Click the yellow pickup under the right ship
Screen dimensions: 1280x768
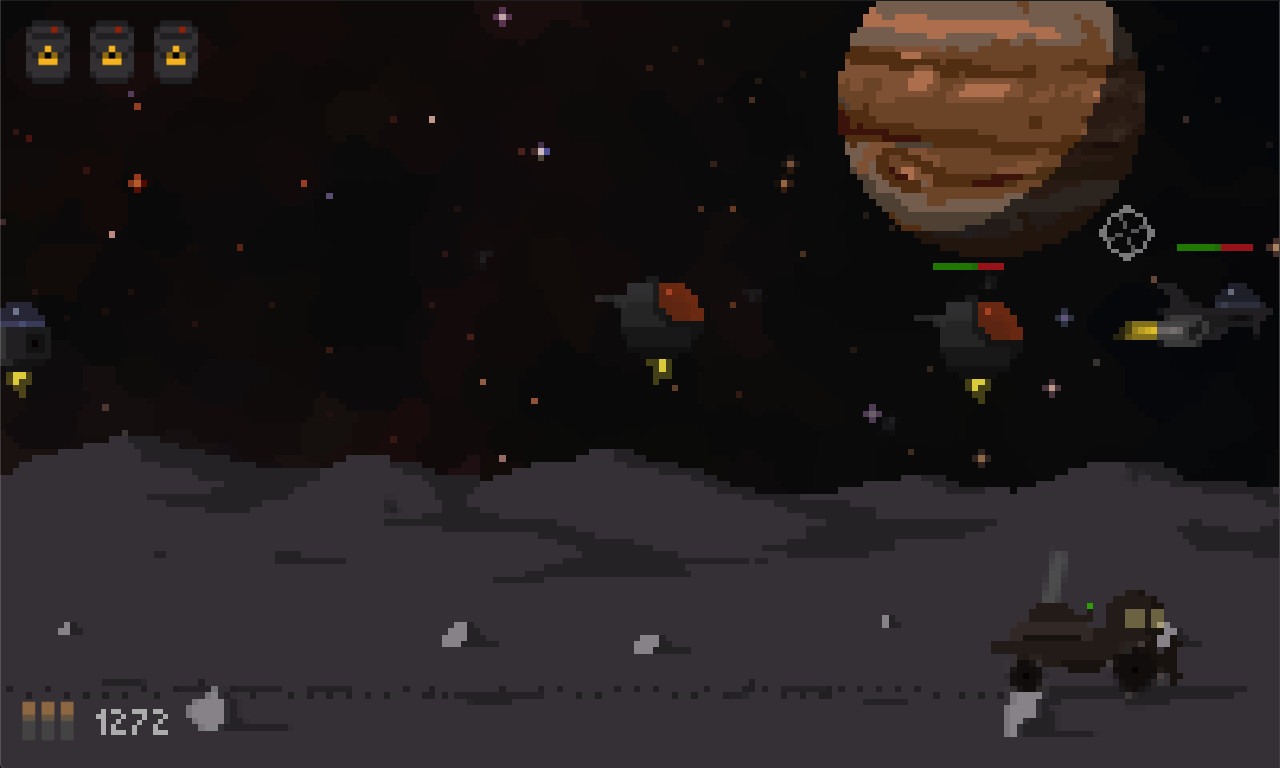977,390
